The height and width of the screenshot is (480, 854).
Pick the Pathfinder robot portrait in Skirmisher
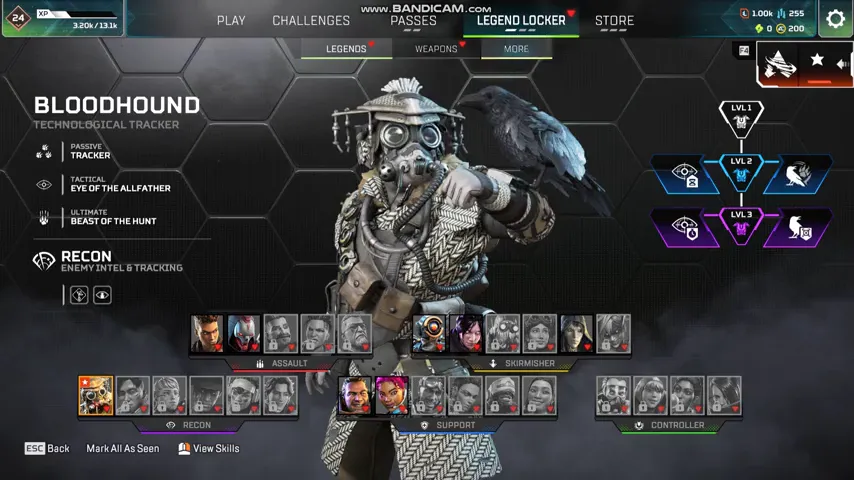(x=430, y=334)
